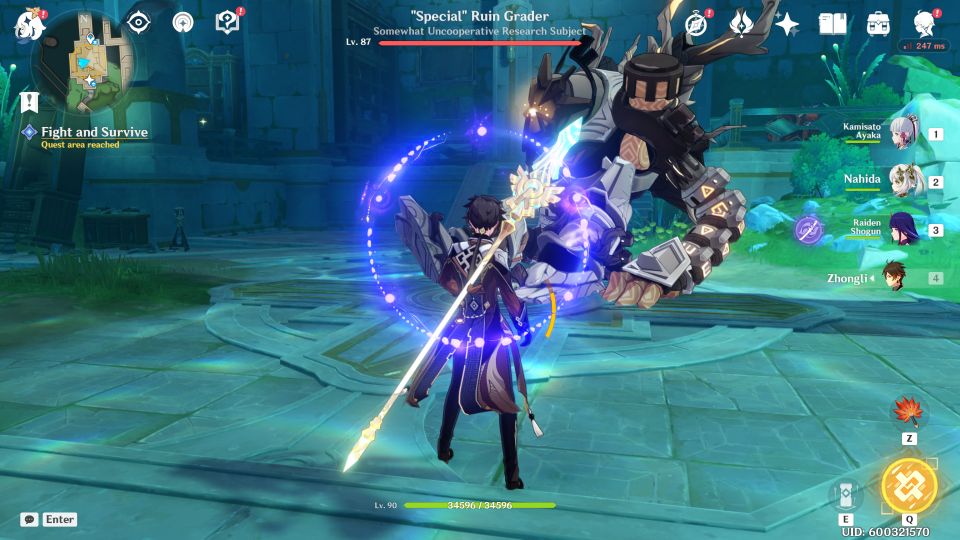
Task: Switch to Kamisato Ayaka
Action: pos(905,134)
